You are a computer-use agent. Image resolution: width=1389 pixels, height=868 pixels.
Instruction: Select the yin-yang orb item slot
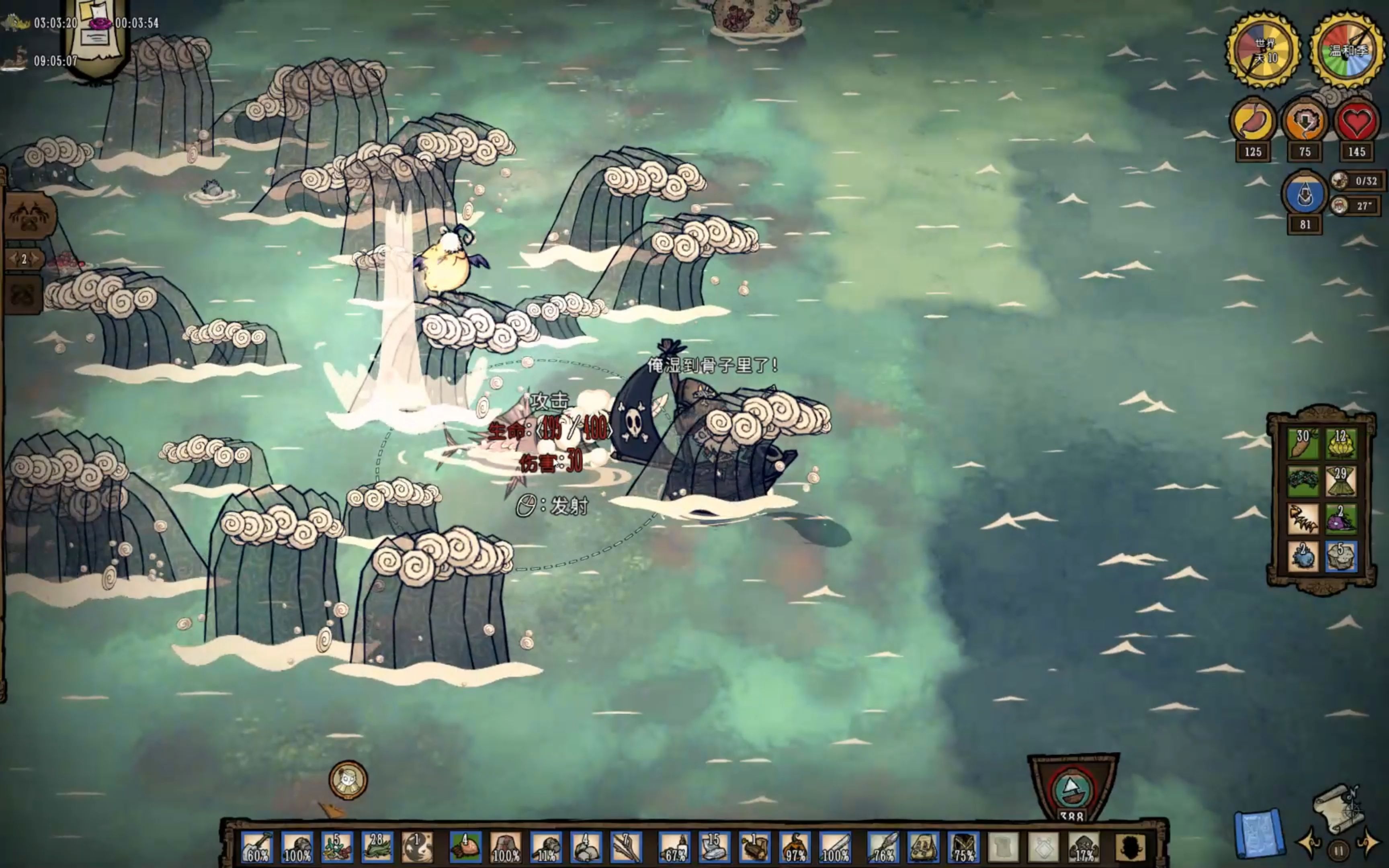pos(417,847)
